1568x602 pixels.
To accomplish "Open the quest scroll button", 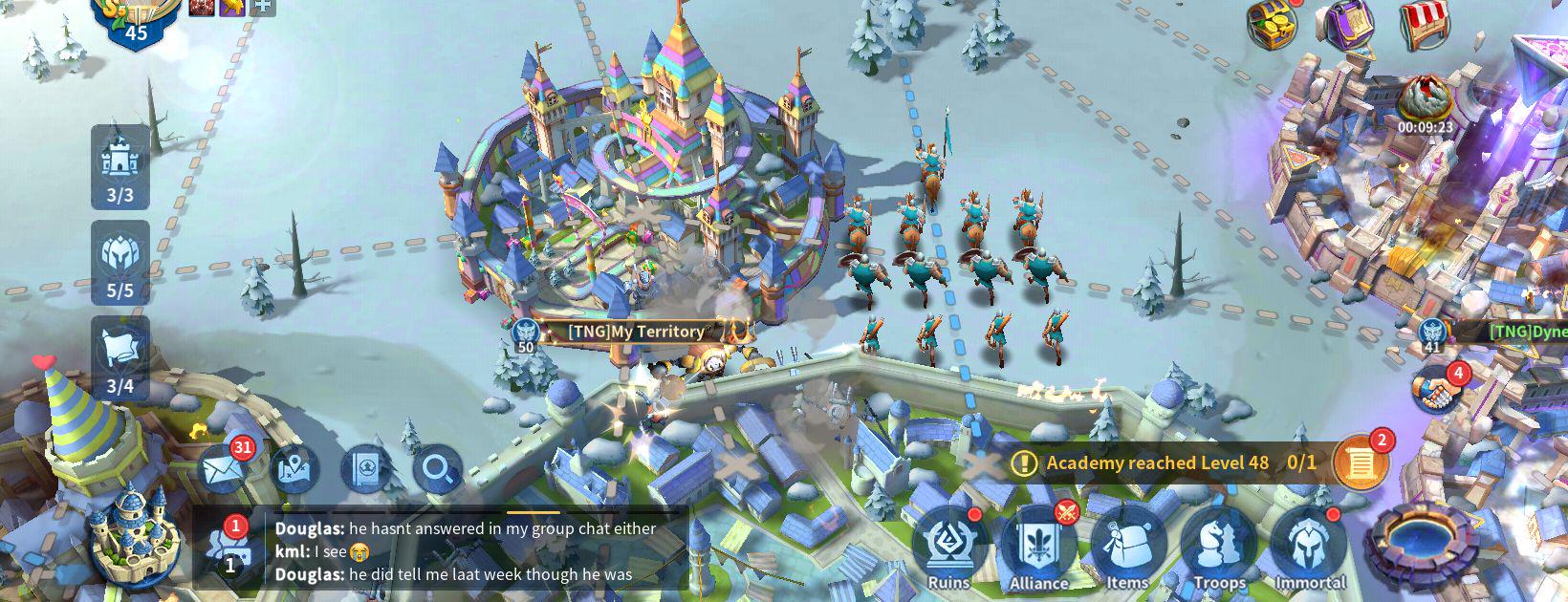I will coord(1360,462).
